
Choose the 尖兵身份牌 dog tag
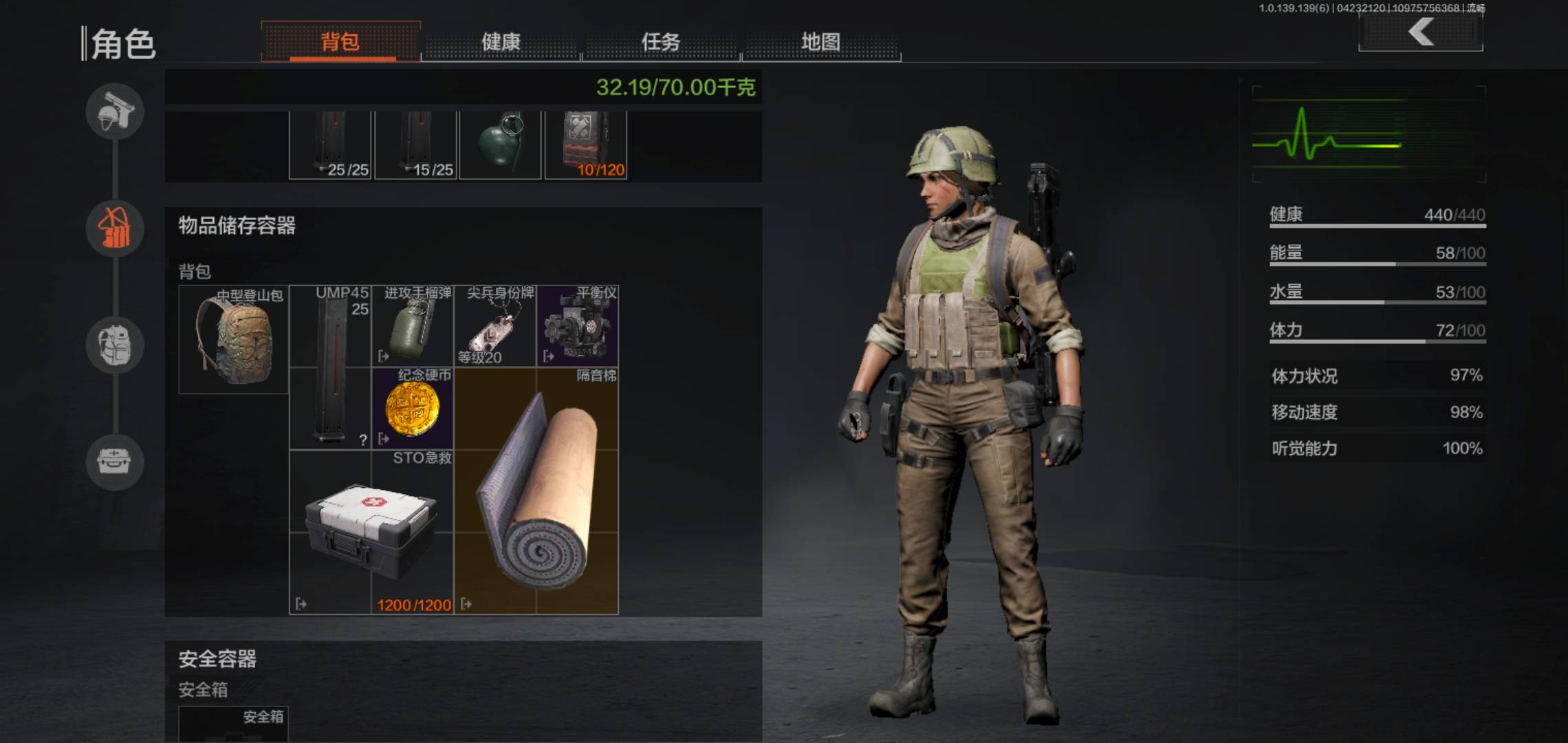pyautogui.click(x=495, y=326)
